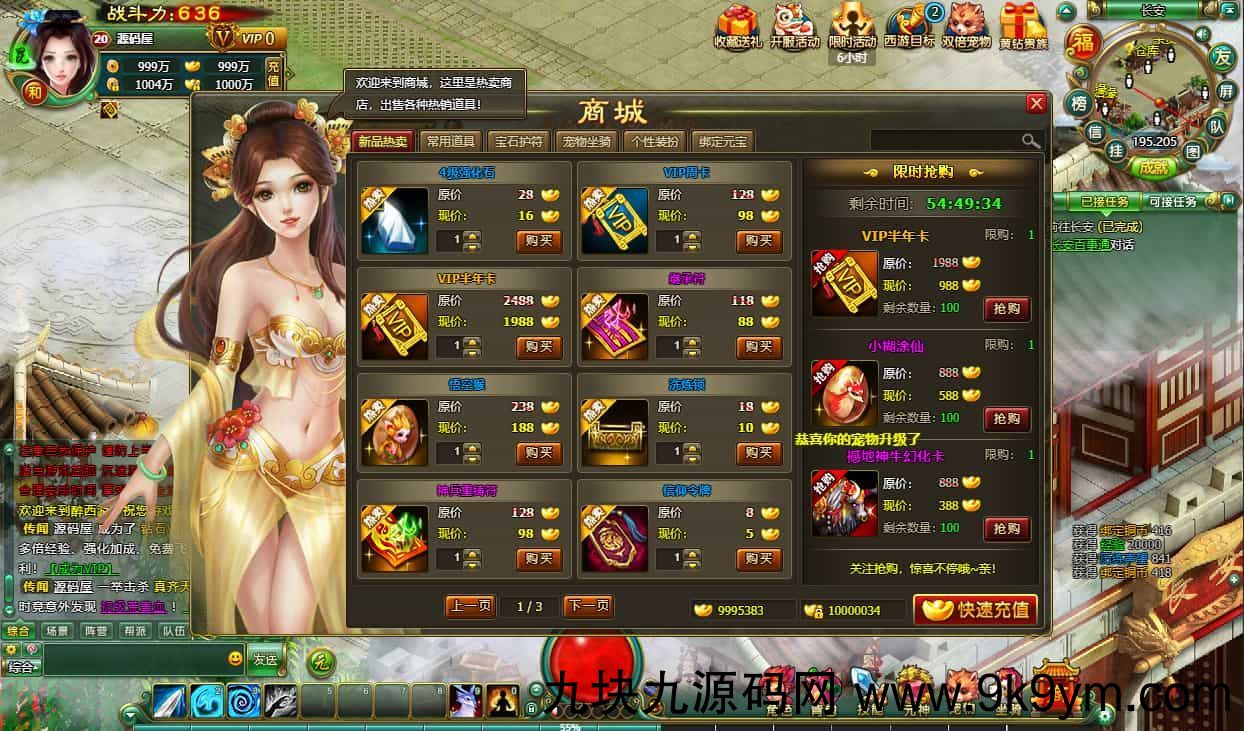Select the 宠物坐骑 tab
Viewport: 1244px width, 731px height.
[587, 141]
